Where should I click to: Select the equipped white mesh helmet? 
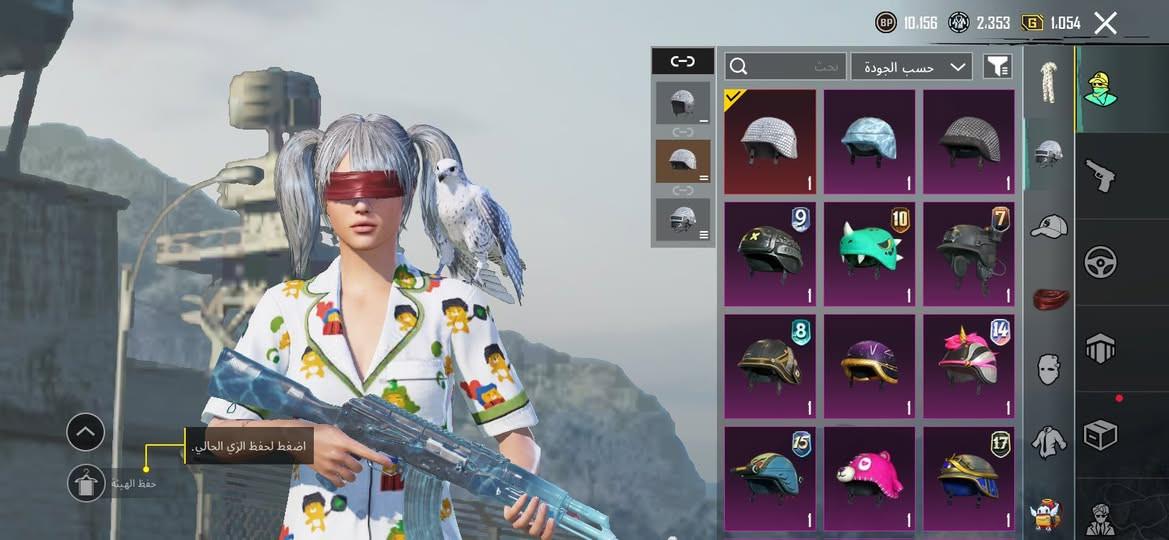tap(769, 141)
